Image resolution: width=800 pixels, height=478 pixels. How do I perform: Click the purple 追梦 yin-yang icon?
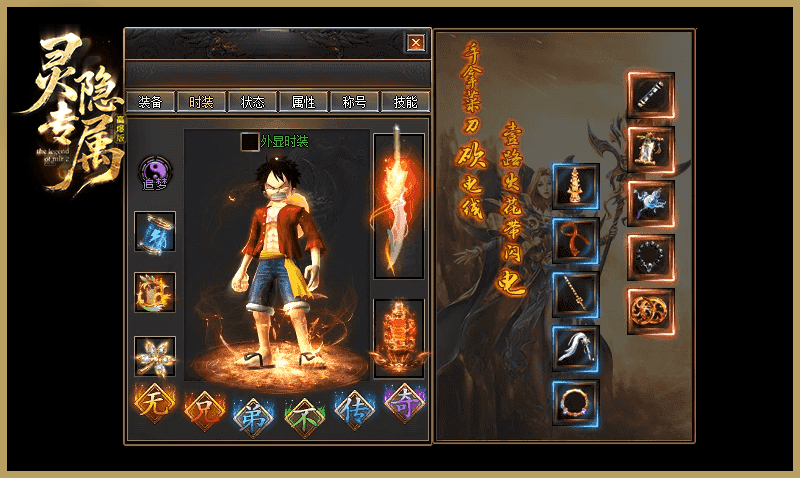(x=155, y=172)
